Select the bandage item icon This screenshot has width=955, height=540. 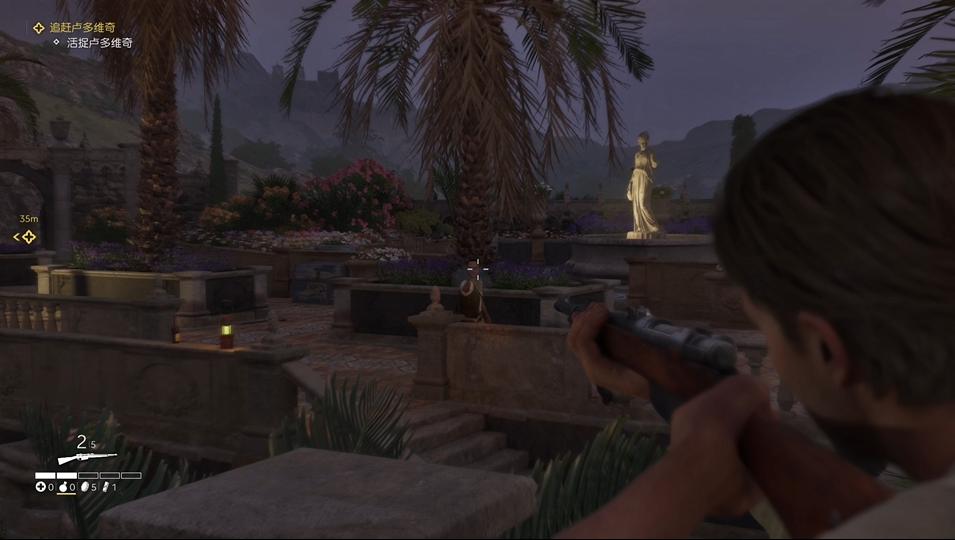click(x=105, y=487)
